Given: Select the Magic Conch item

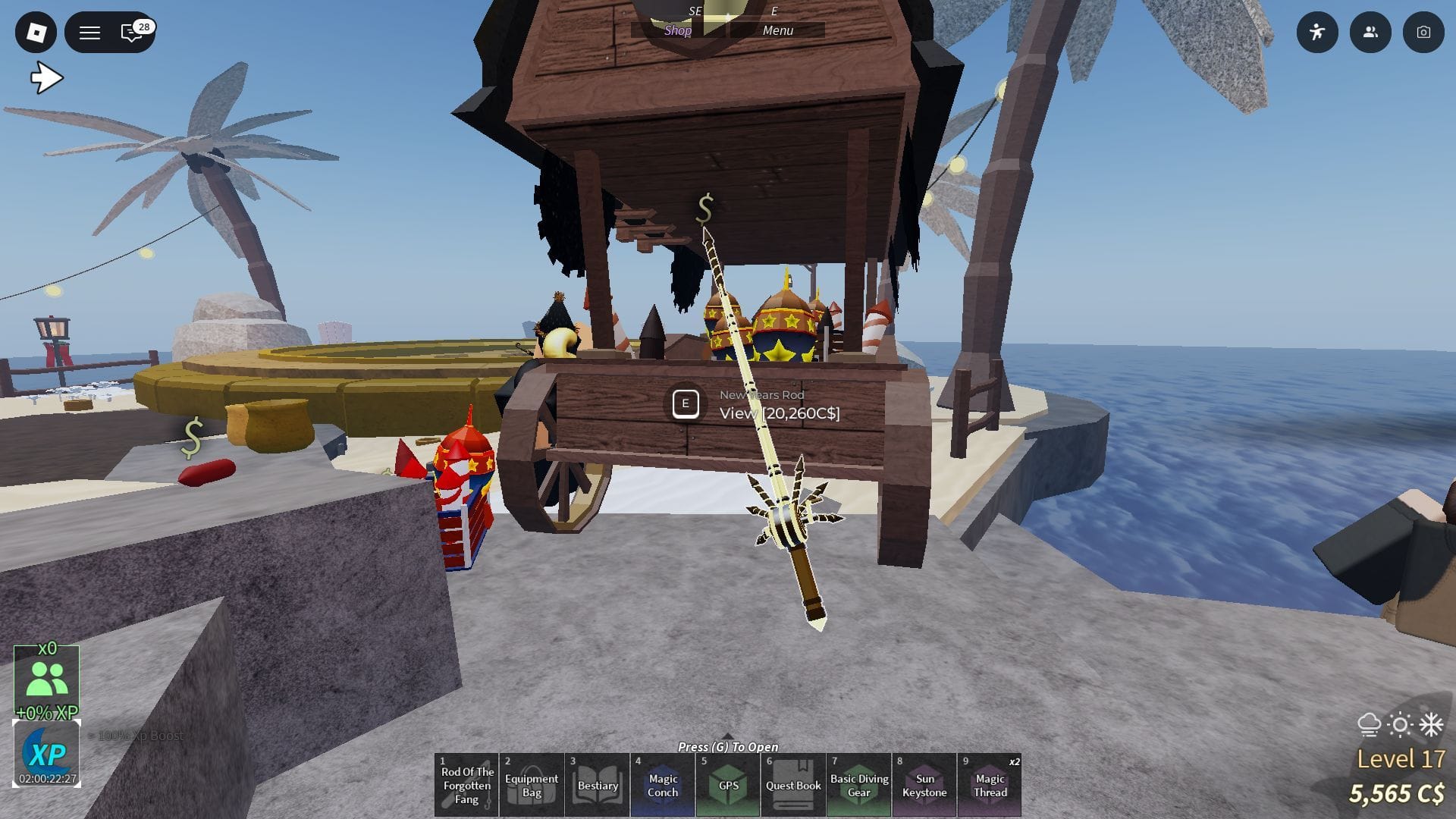Looking at the screenshot, I should [x=662, y=785].
